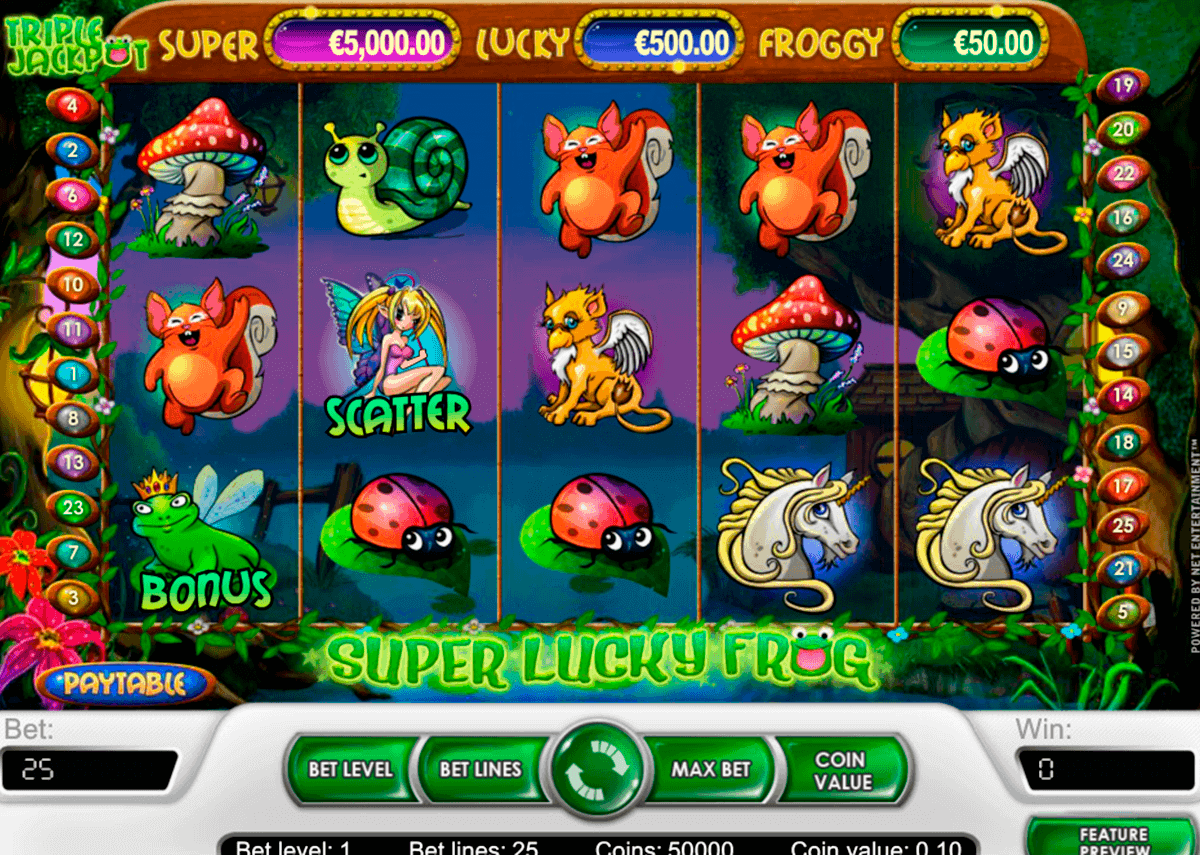The width and height of the screenshot is (1200, 855).
Task: Activate the Max Bet button
Action: pyautogui.click(x=710, y=770)
